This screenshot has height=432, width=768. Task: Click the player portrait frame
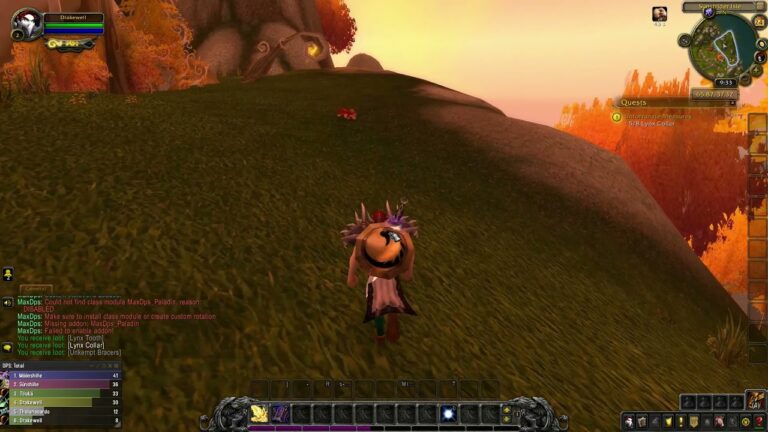pyautogui.click(x=27, y=23)
